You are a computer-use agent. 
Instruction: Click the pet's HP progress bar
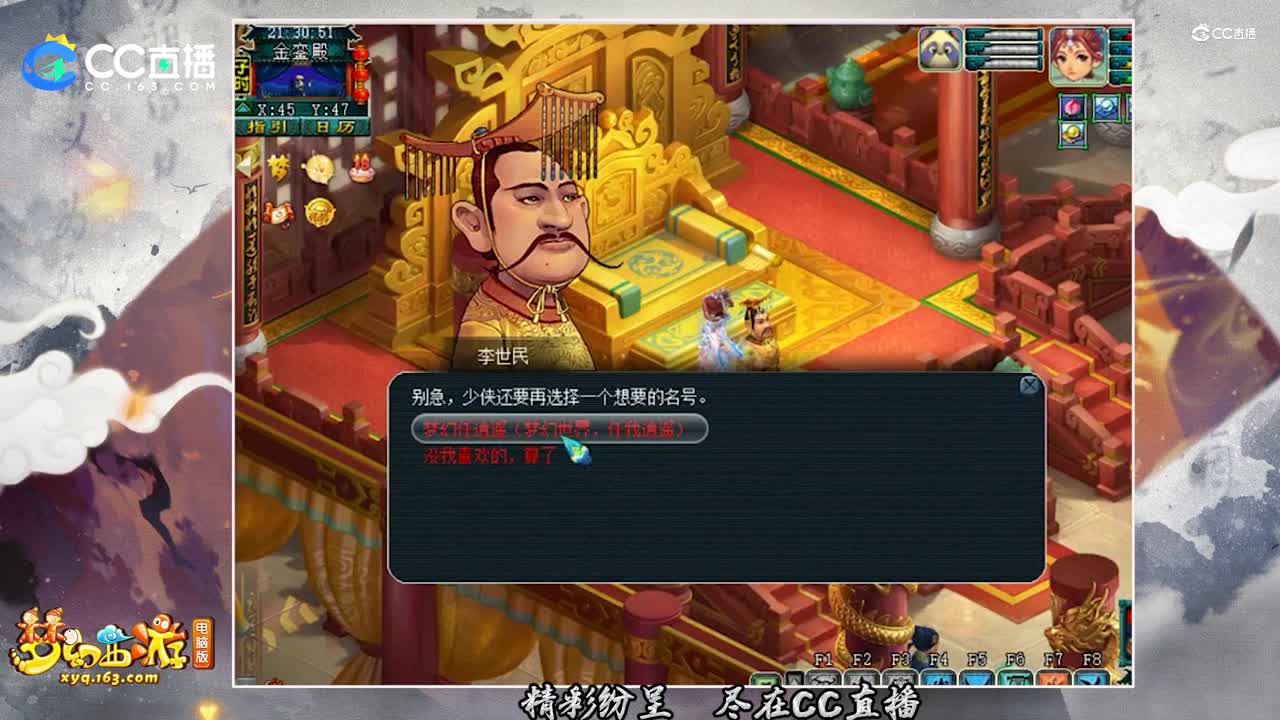[1005, 36]
